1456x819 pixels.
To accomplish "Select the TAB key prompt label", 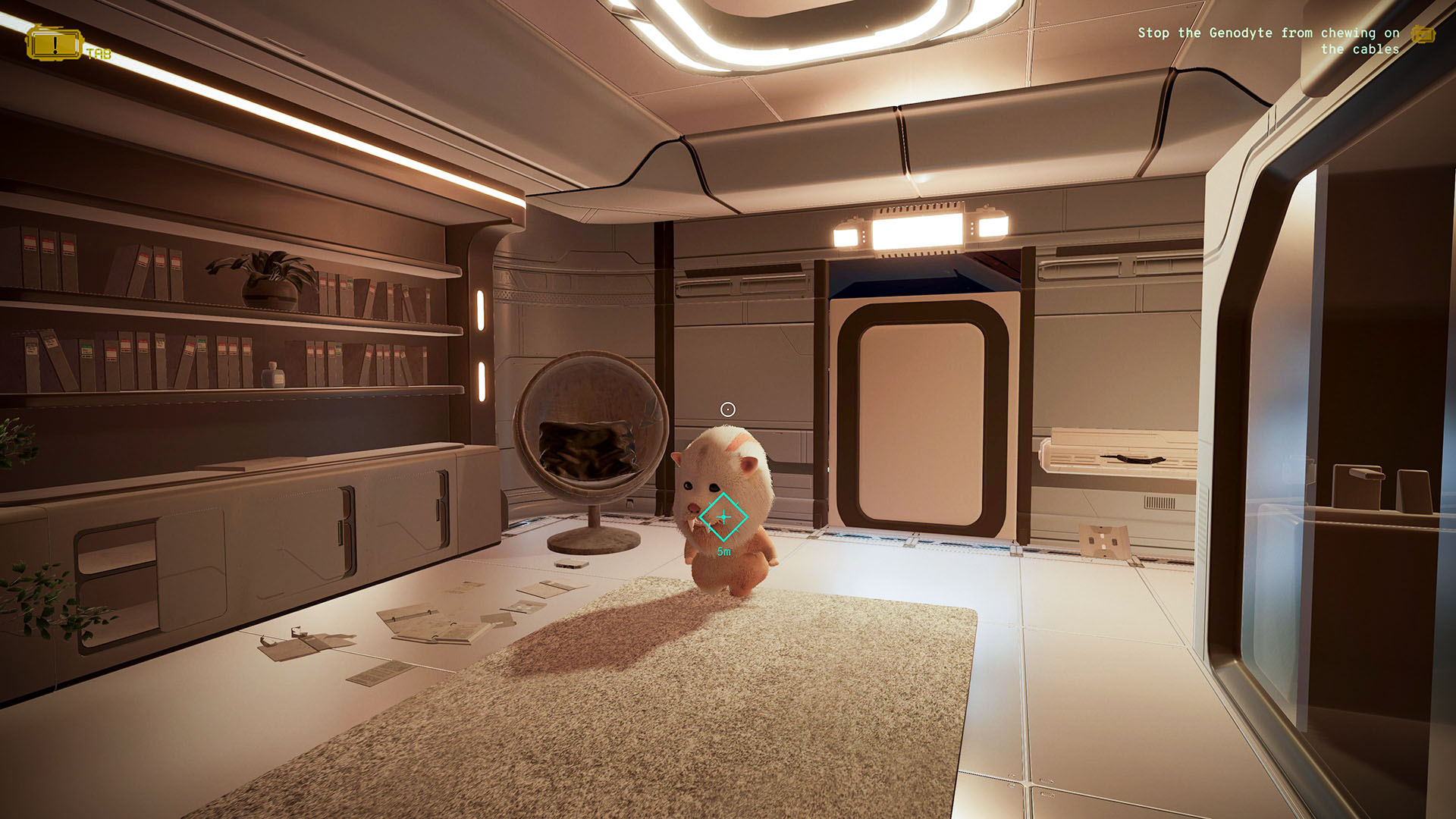I will pyautogui.click(x=101, y=55).
